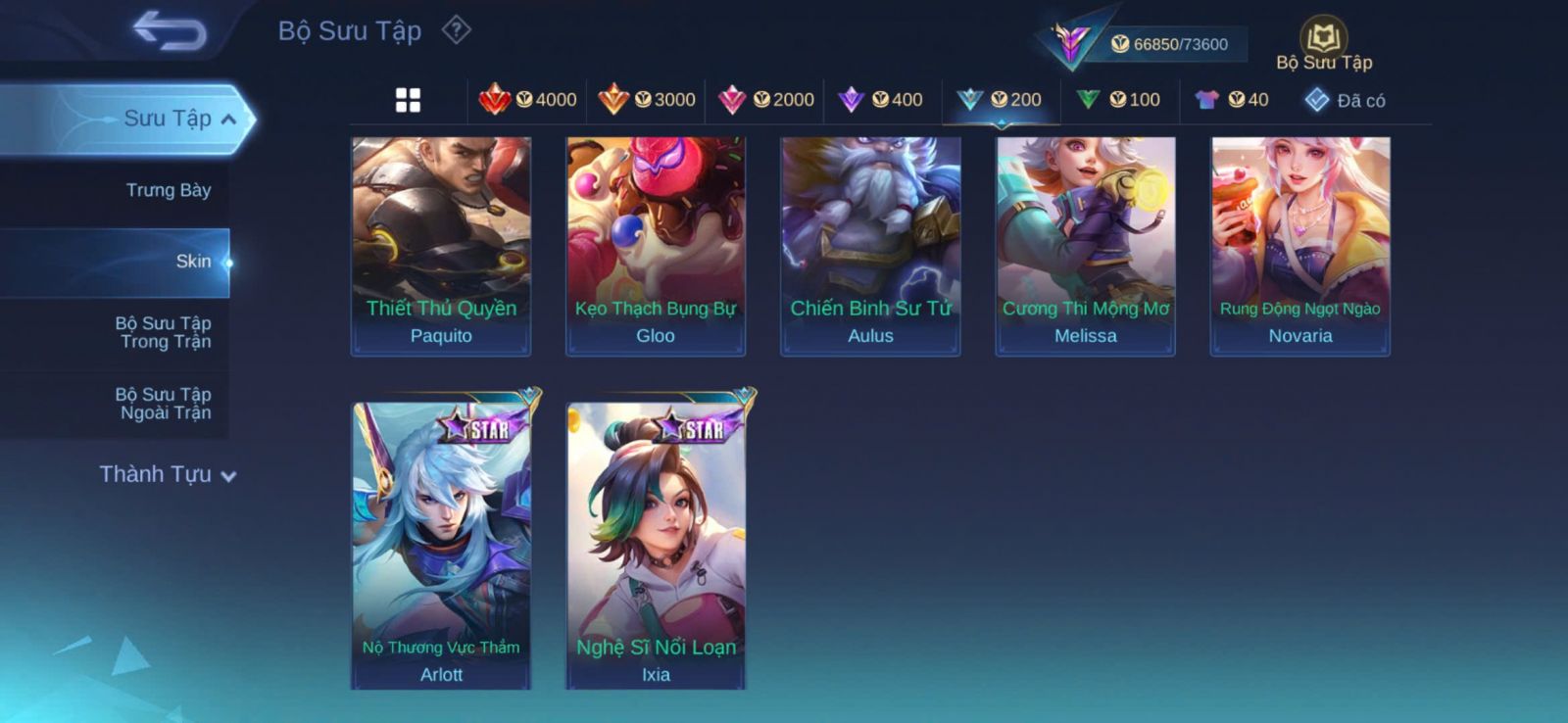The image size is (1568, 723).
Task: Select Paquito's Thiết Thủ Quyền skin card
Action: coord(441,246)
